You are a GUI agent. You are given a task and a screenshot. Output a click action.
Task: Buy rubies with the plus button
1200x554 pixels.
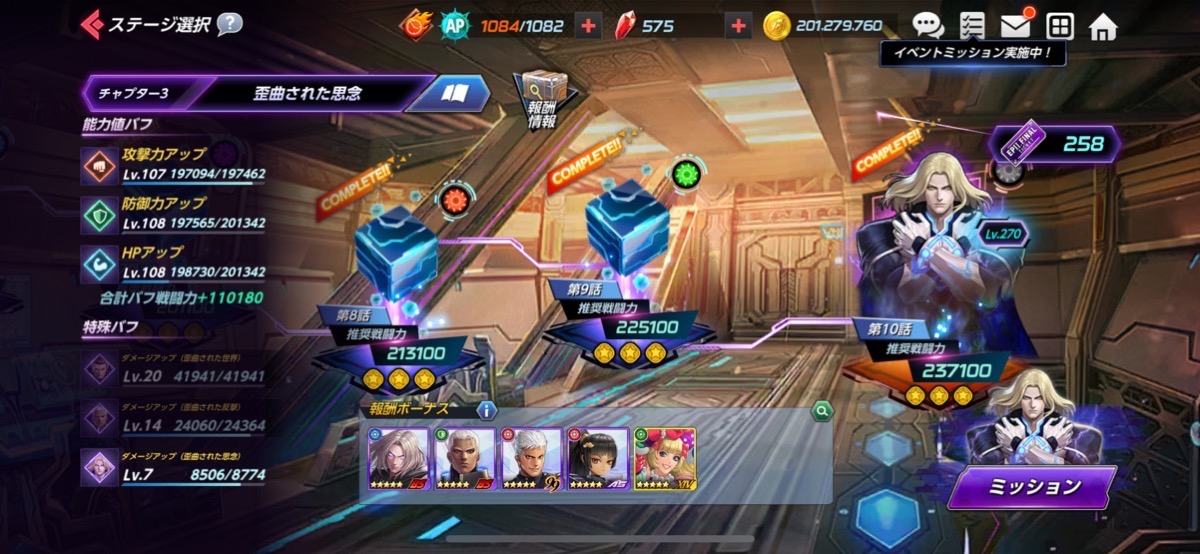(738, 26)
